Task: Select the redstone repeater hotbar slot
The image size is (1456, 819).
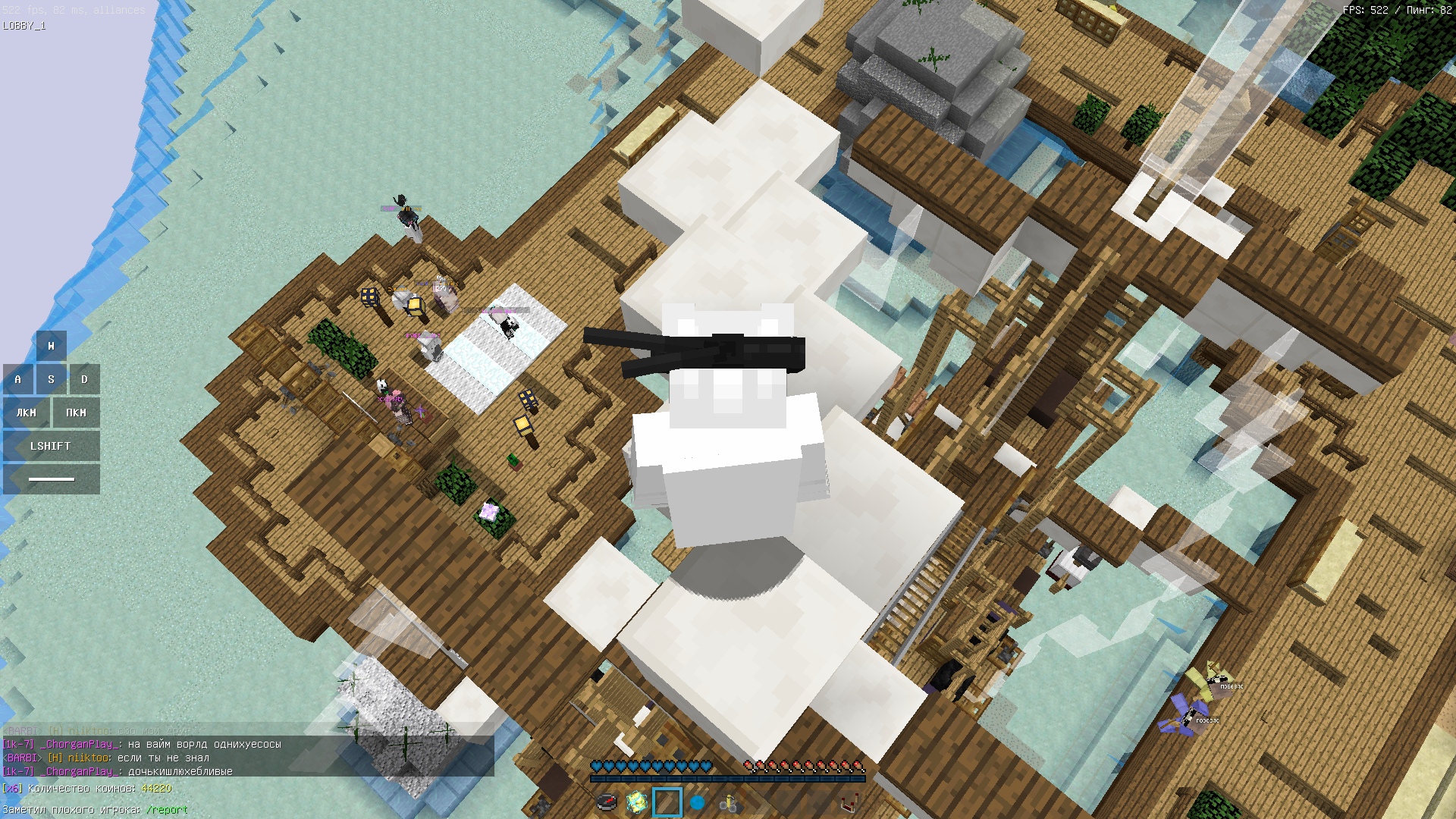Action: click(x=849, y=802)
